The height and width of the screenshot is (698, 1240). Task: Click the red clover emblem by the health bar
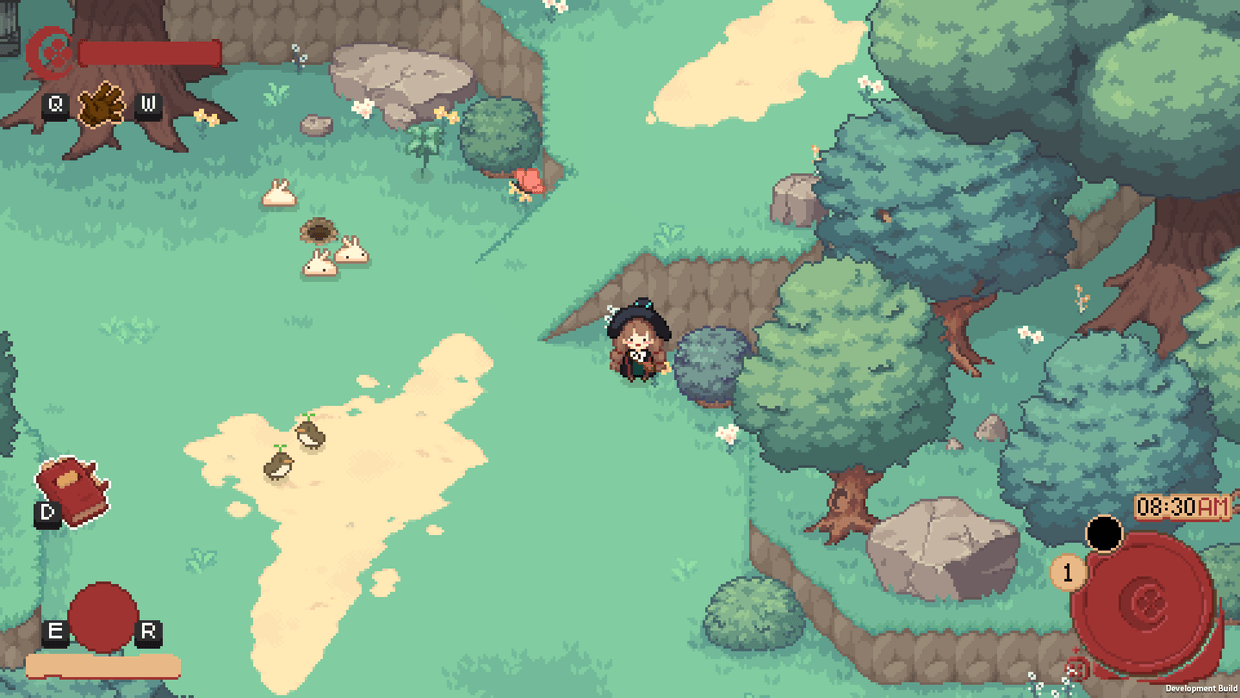(48, 52)
